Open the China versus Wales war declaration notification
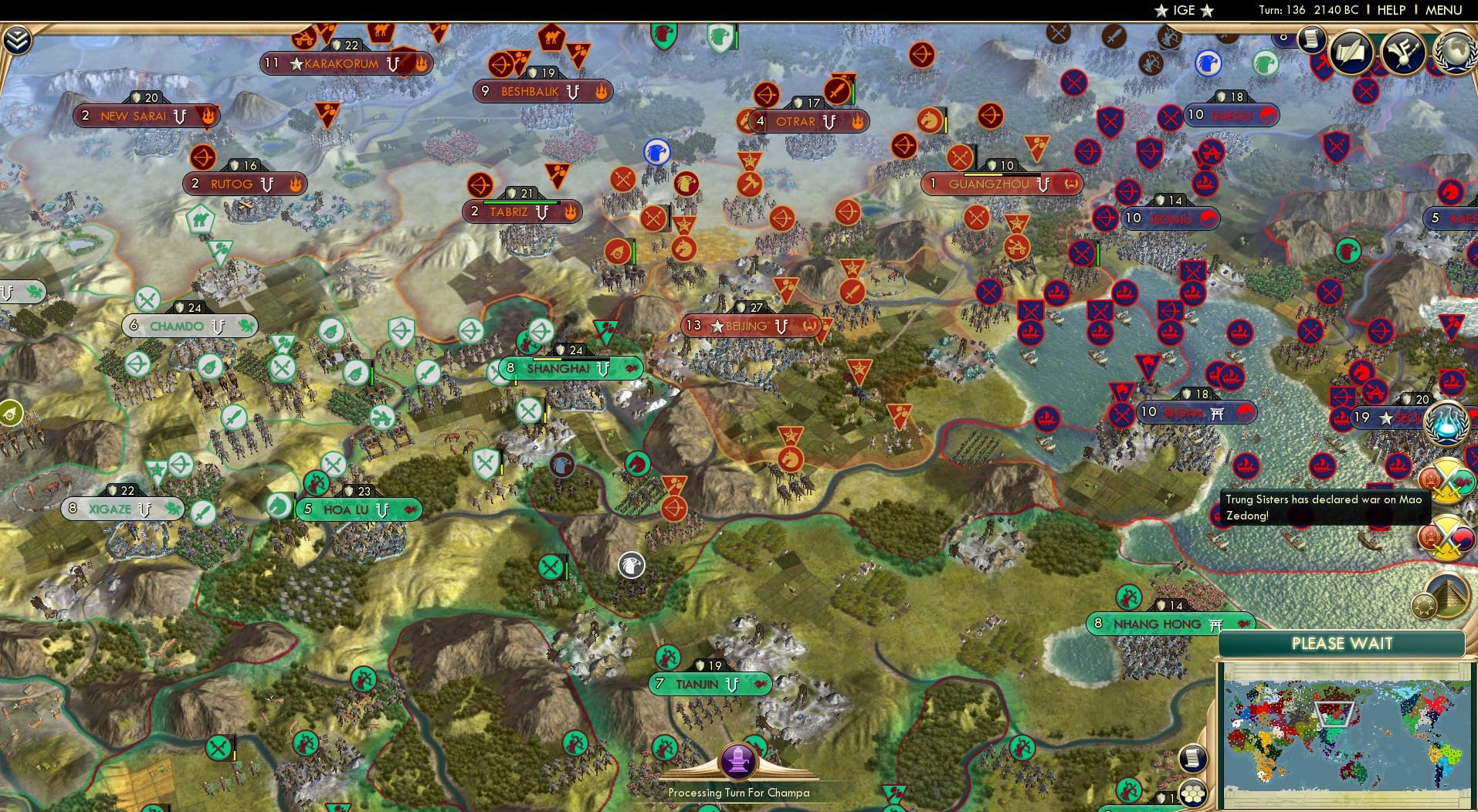 tap(1449, 480)
